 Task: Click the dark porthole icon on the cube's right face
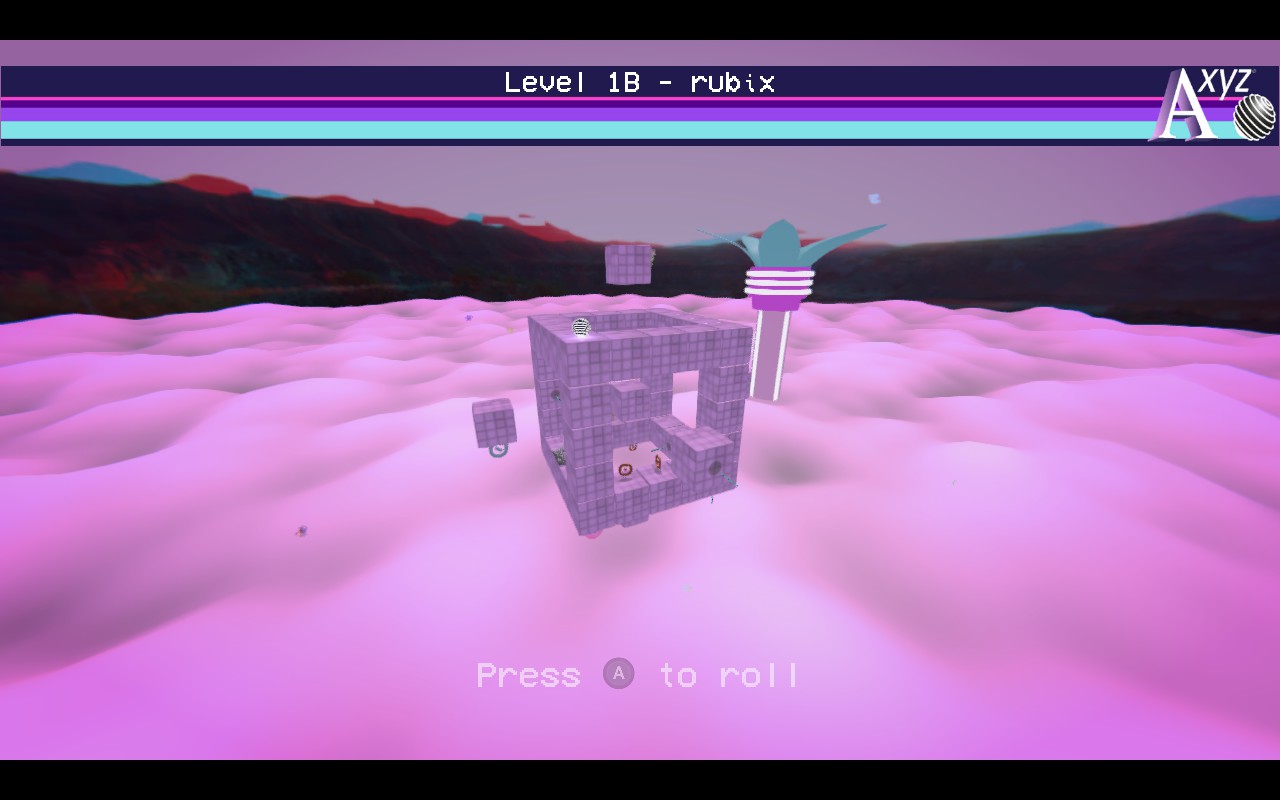(x=714, y=468)
